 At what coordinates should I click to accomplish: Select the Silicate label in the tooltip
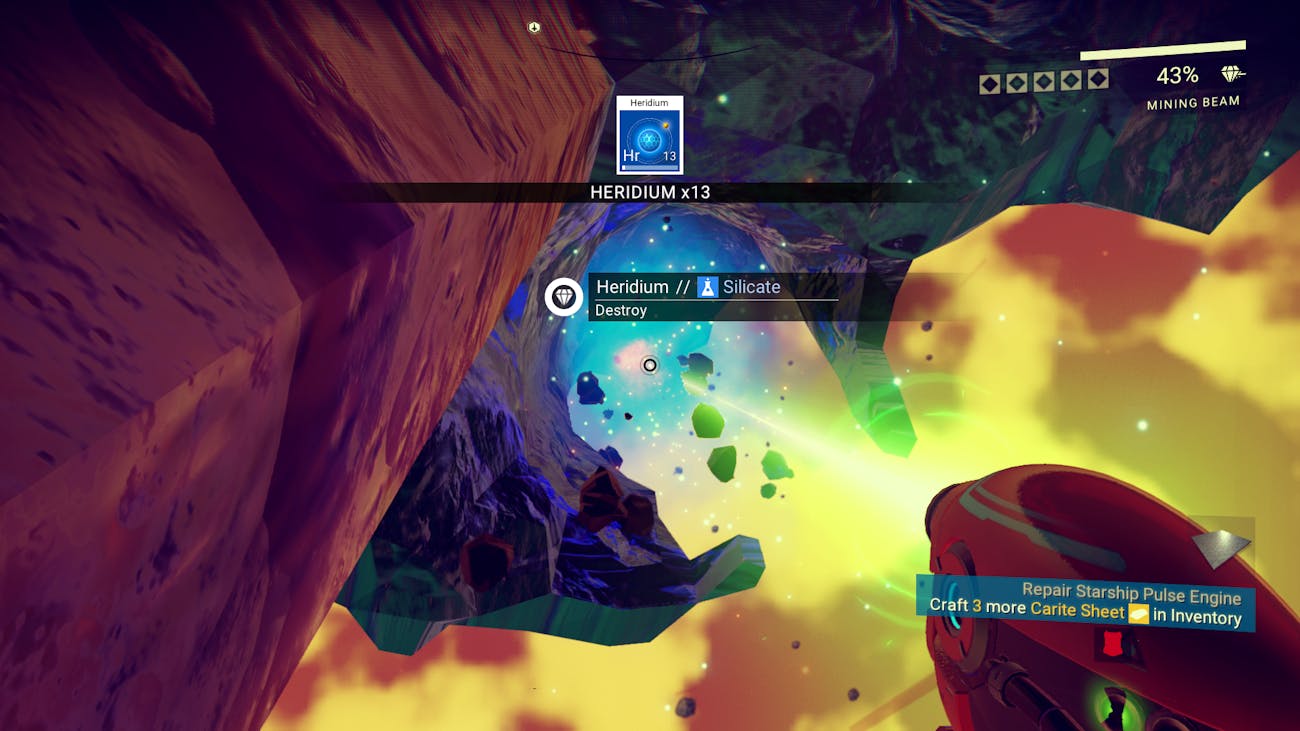click(751, 286)
